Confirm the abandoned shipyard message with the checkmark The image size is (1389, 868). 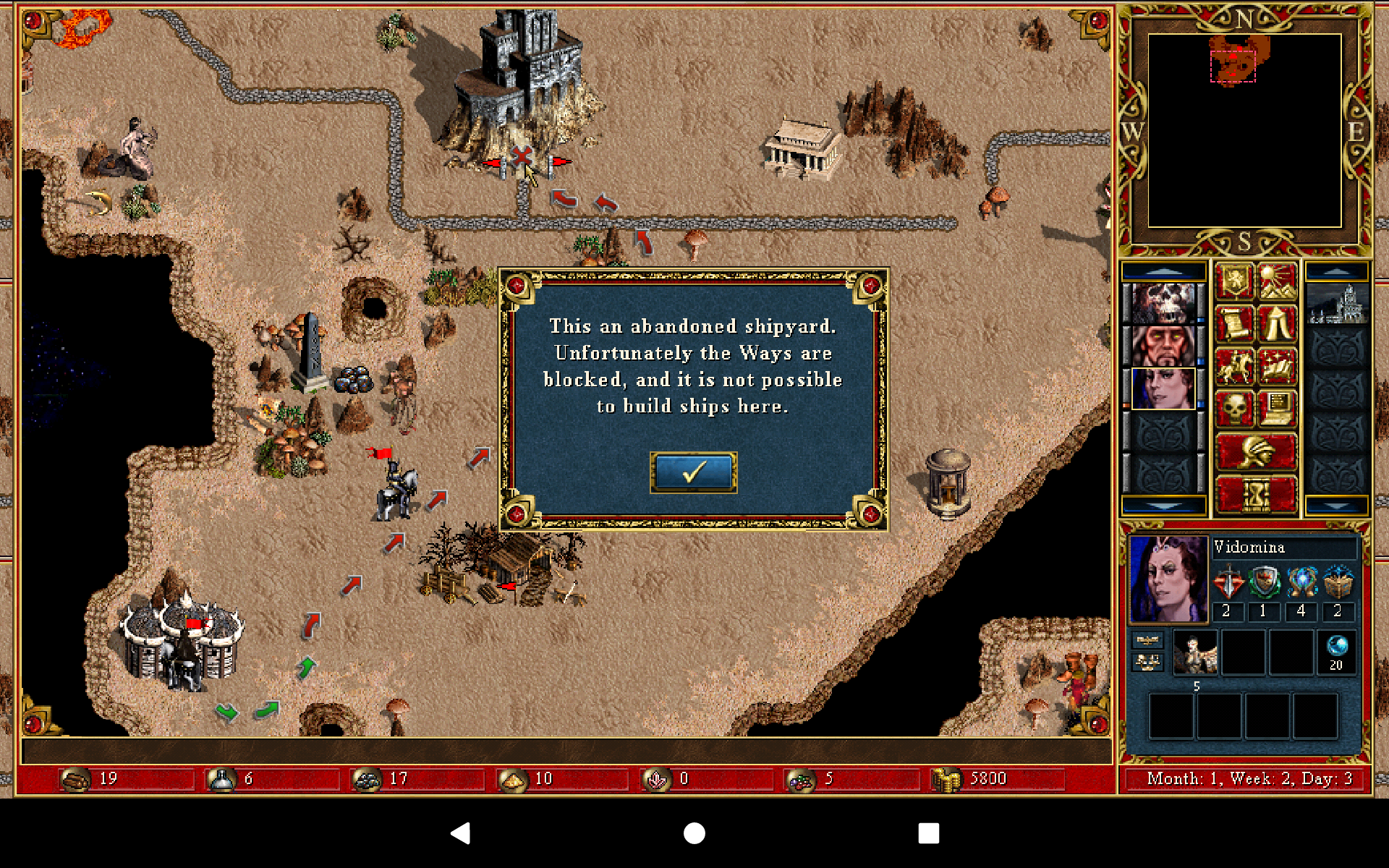[693, 472]
